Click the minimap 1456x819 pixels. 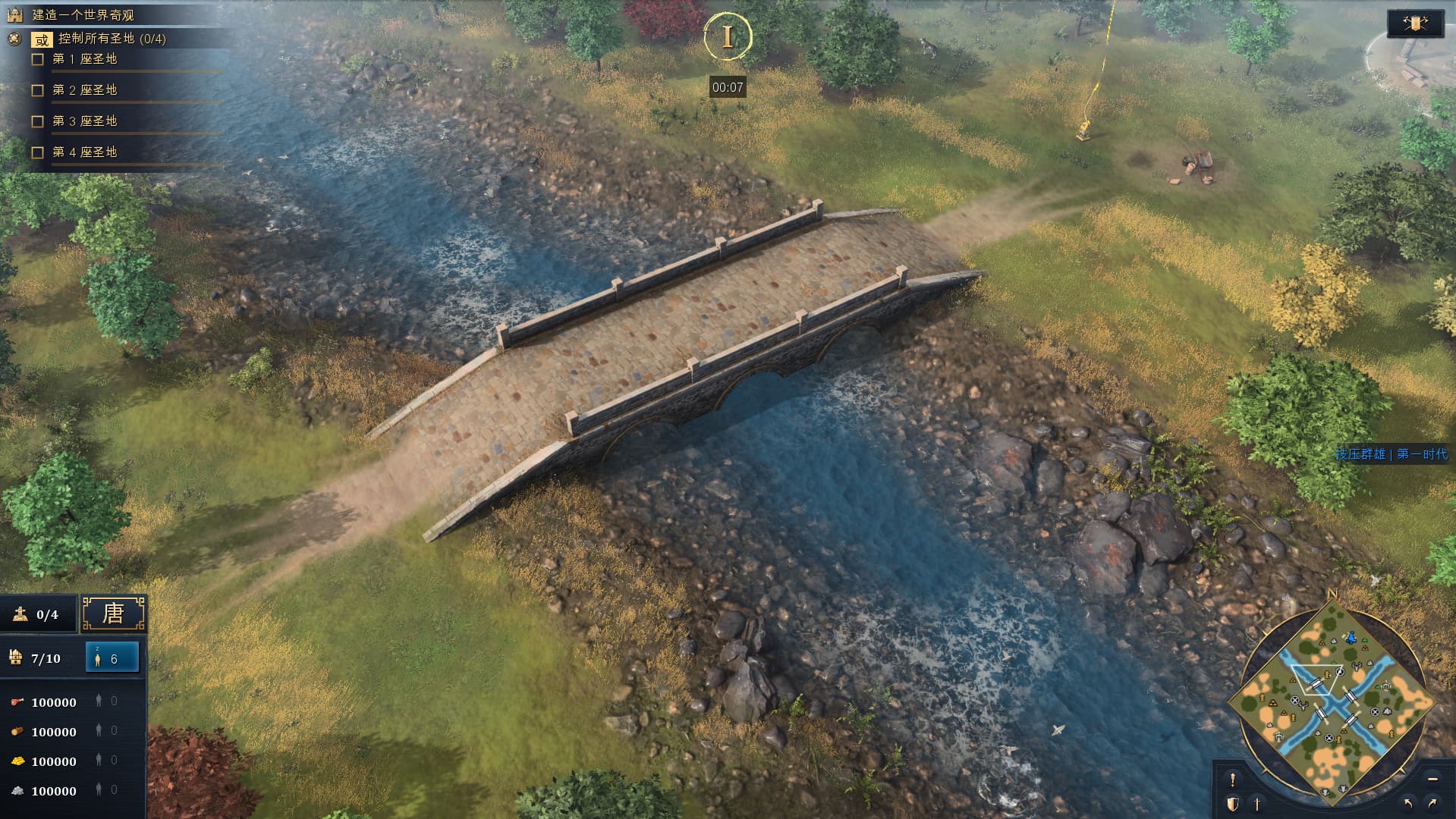pos(1335,698)
